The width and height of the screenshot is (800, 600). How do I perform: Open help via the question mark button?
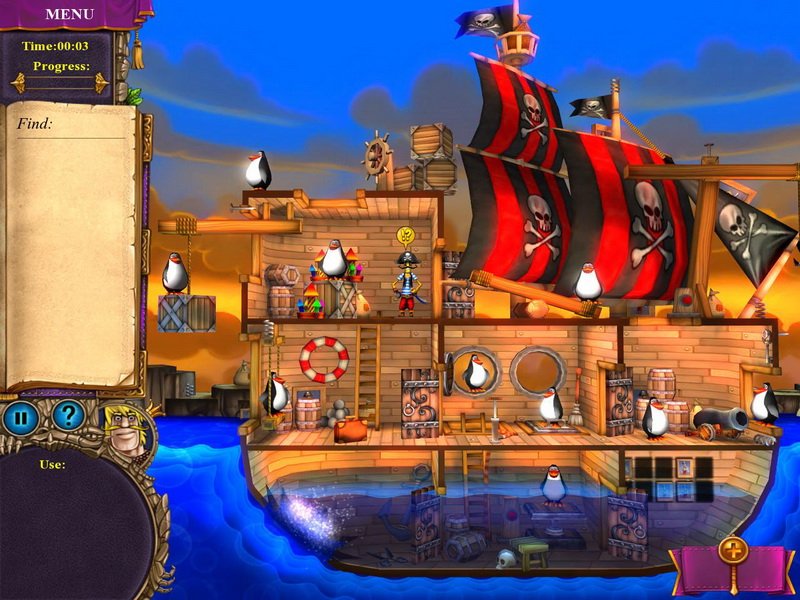pos(68,416)
